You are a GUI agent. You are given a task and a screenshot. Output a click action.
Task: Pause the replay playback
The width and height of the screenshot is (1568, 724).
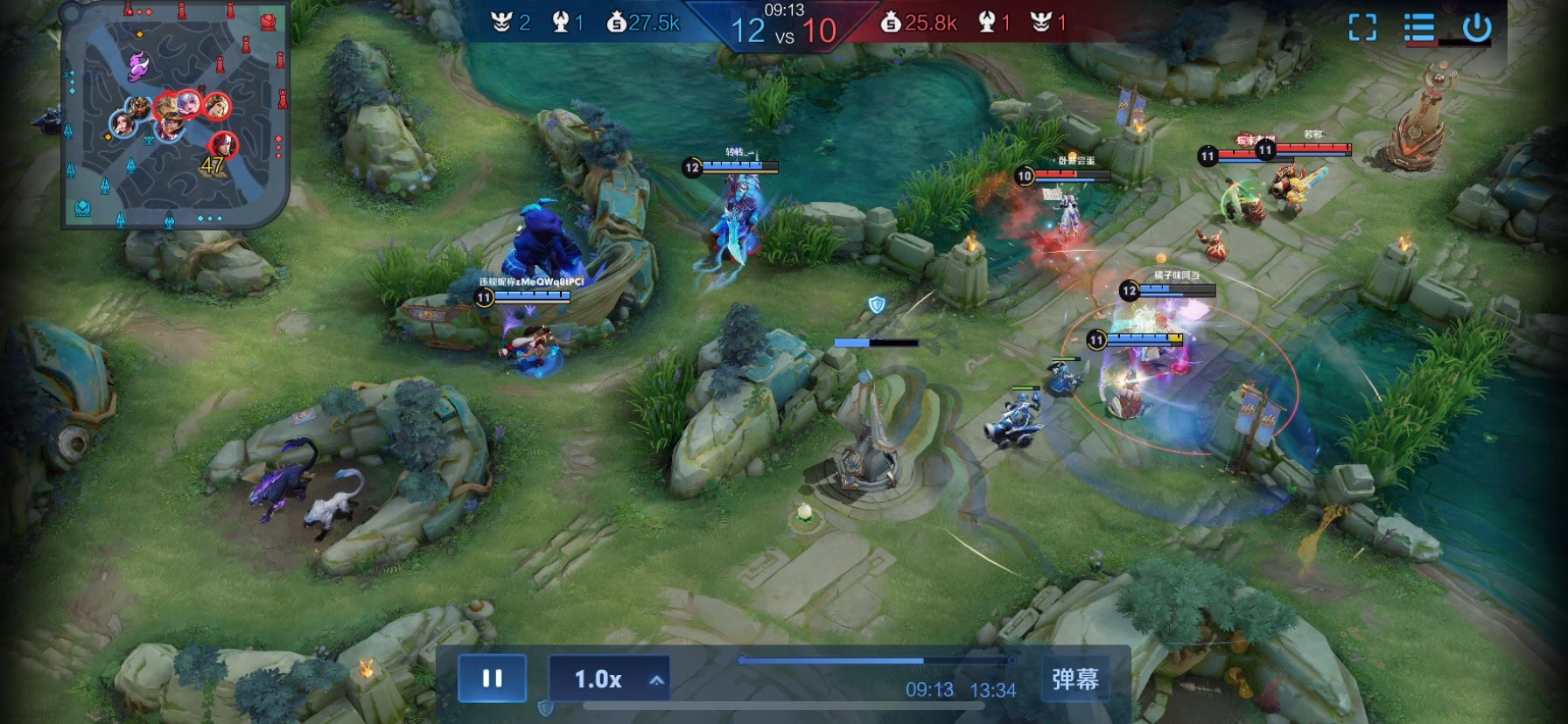coord(492,679)
